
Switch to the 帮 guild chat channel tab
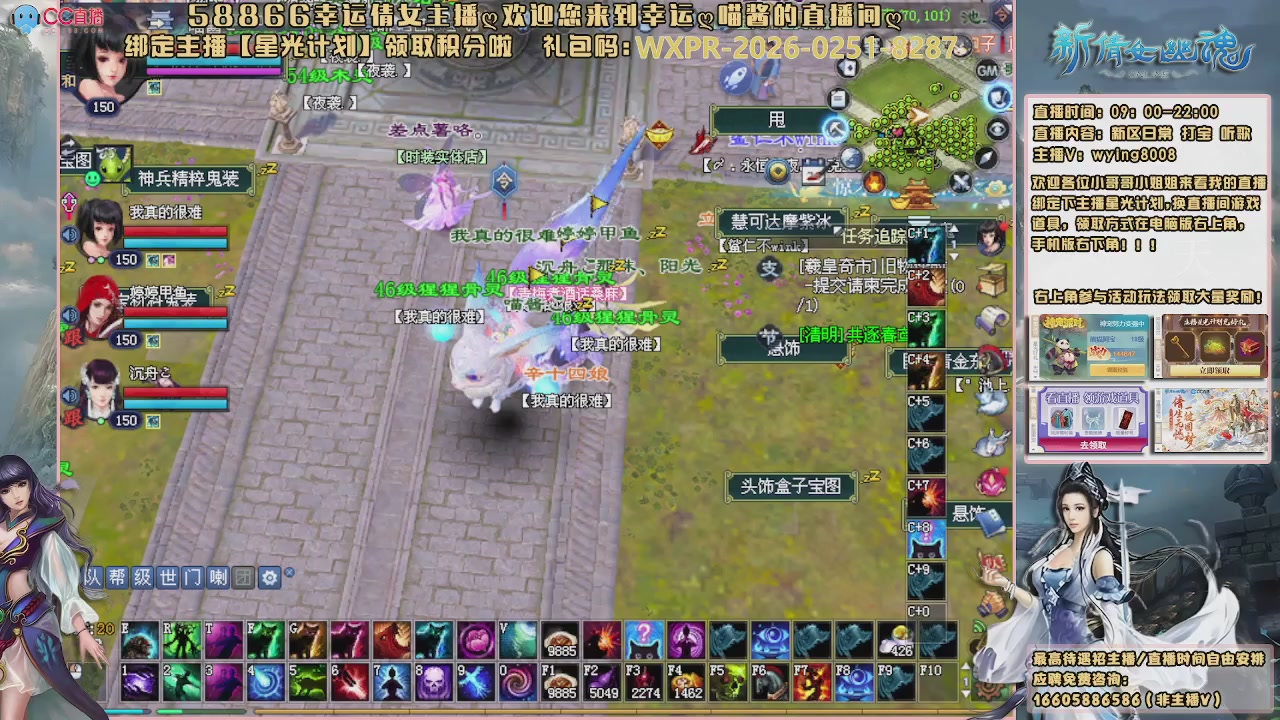point(116,578)
